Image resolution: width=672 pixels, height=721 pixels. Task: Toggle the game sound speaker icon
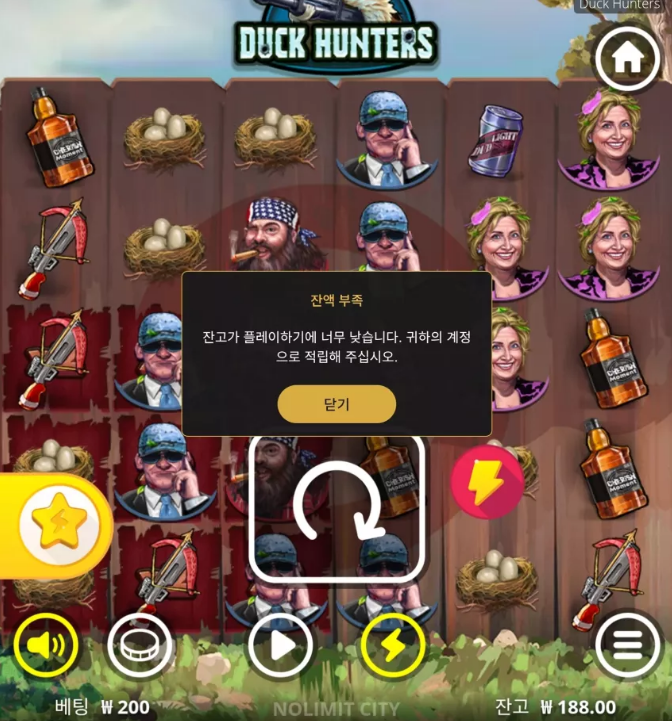(46, 645)
